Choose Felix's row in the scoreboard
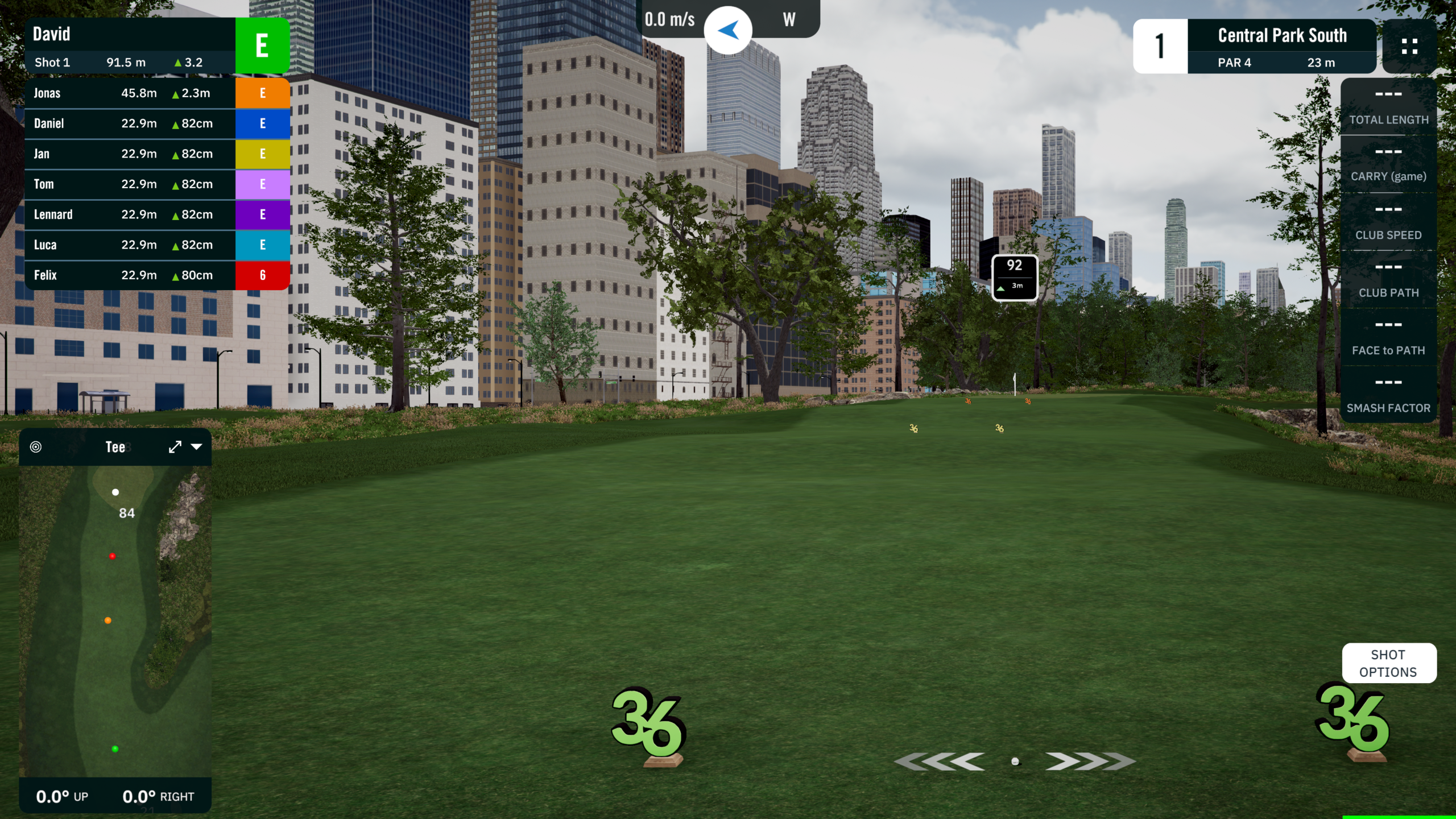 131,275
